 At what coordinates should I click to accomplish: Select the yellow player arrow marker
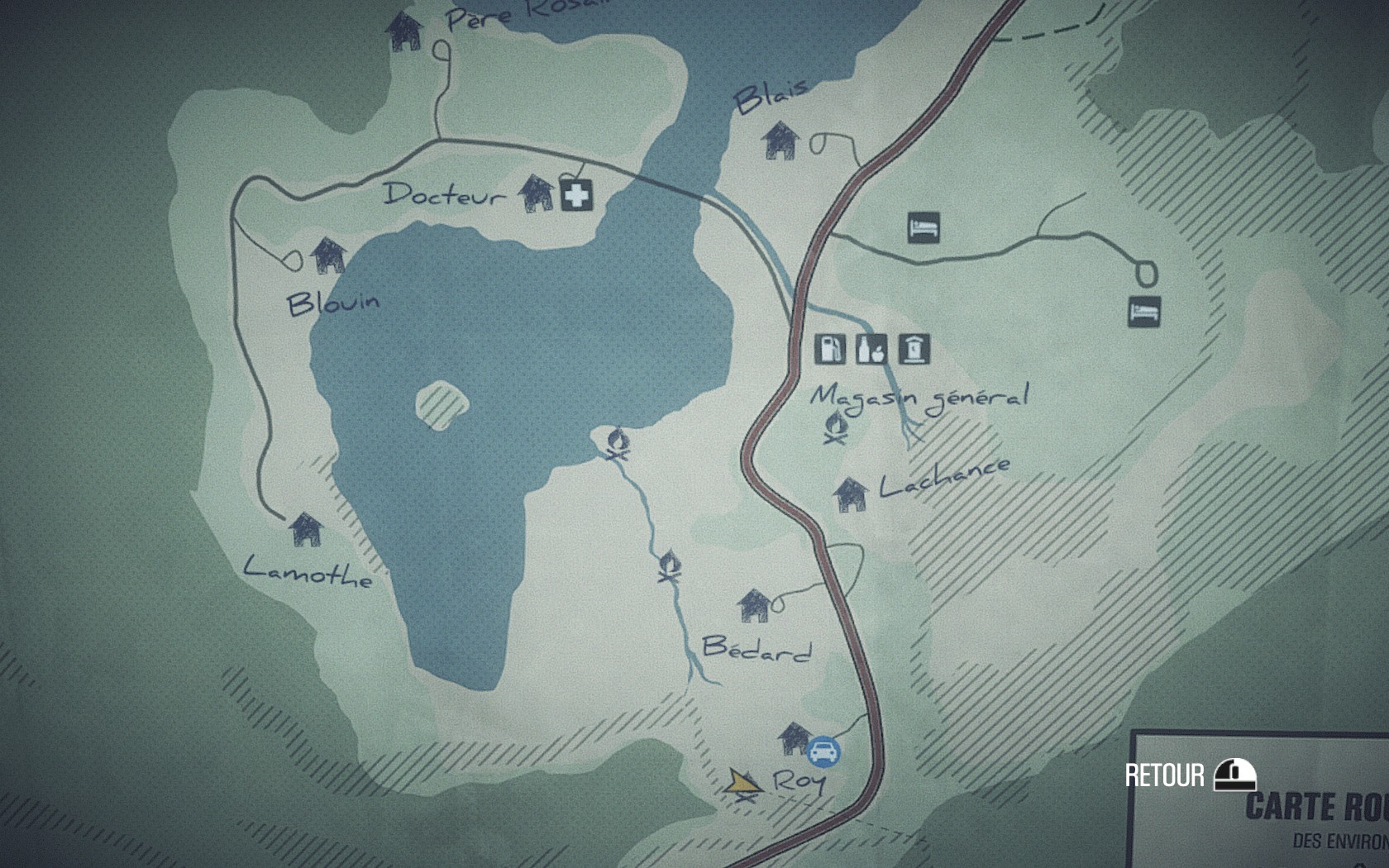(742, 781)
